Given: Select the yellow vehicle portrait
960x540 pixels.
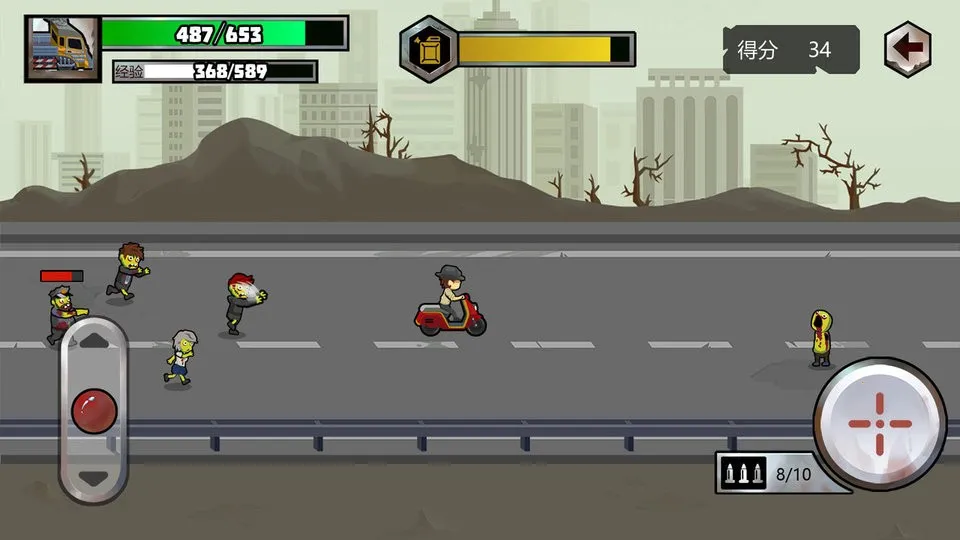Looking at the screenshot, I should 62,48.
